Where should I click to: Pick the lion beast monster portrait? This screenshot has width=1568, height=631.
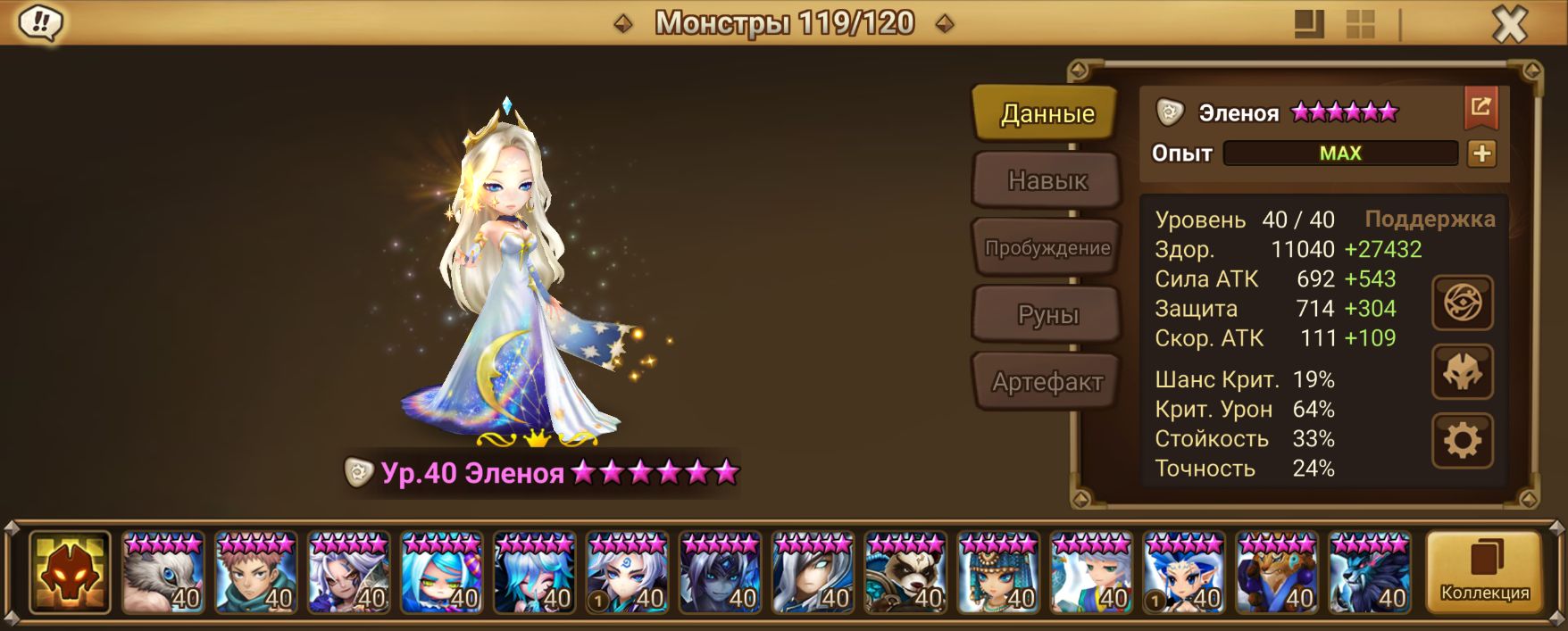point(1276,573)
